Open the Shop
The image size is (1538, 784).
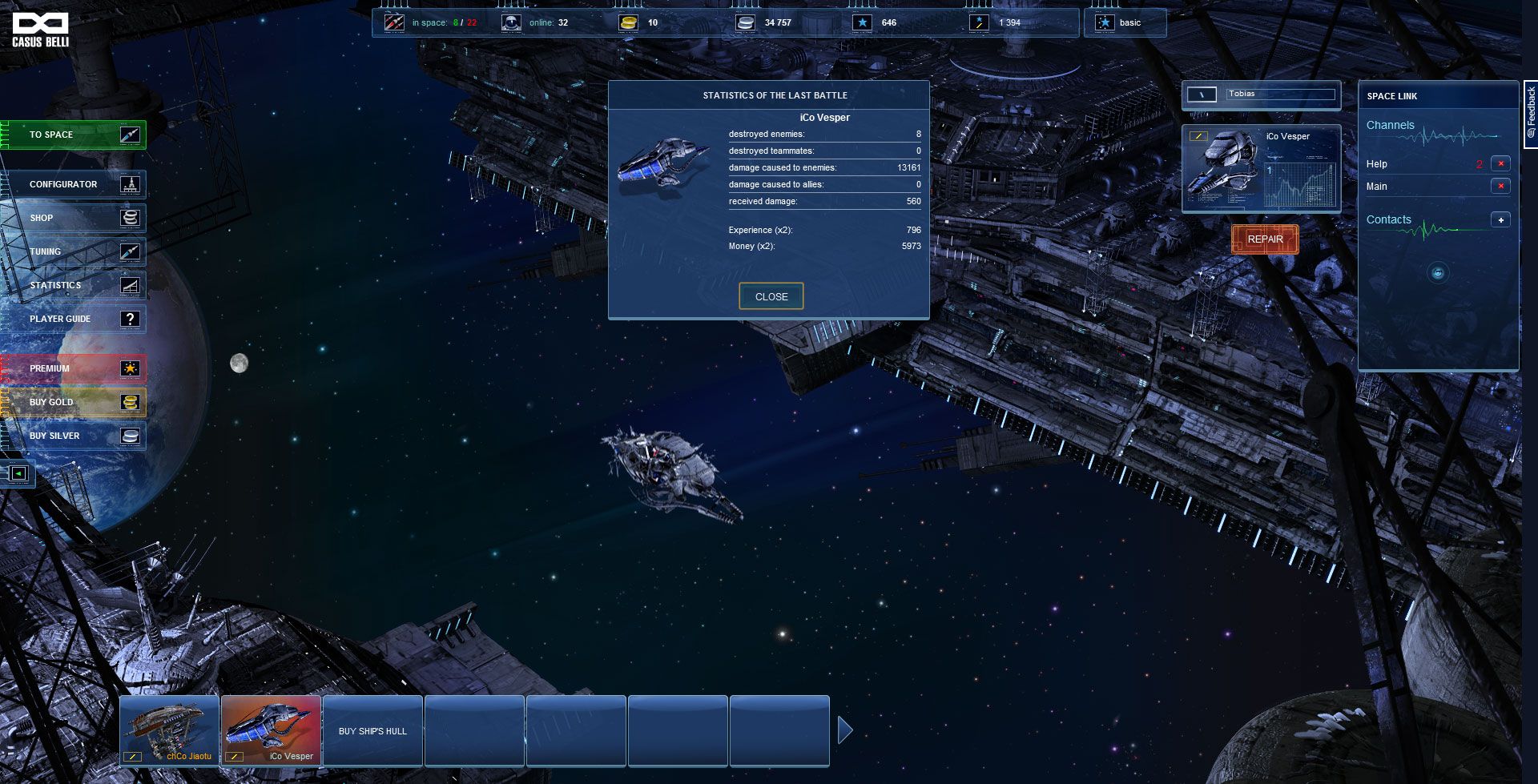click(74, 218)
